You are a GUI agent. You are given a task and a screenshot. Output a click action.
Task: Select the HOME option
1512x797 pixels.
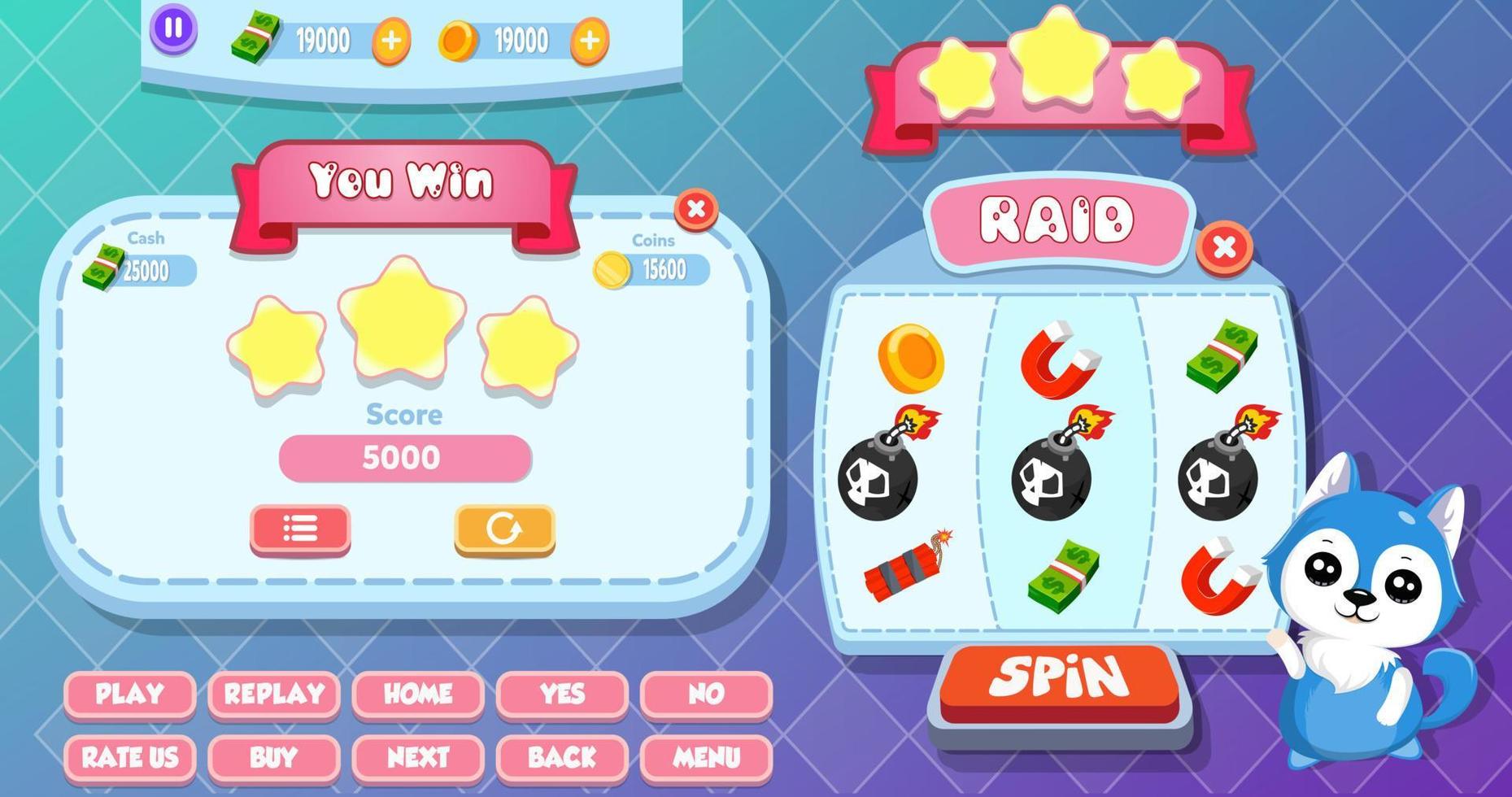click(418, 695)
